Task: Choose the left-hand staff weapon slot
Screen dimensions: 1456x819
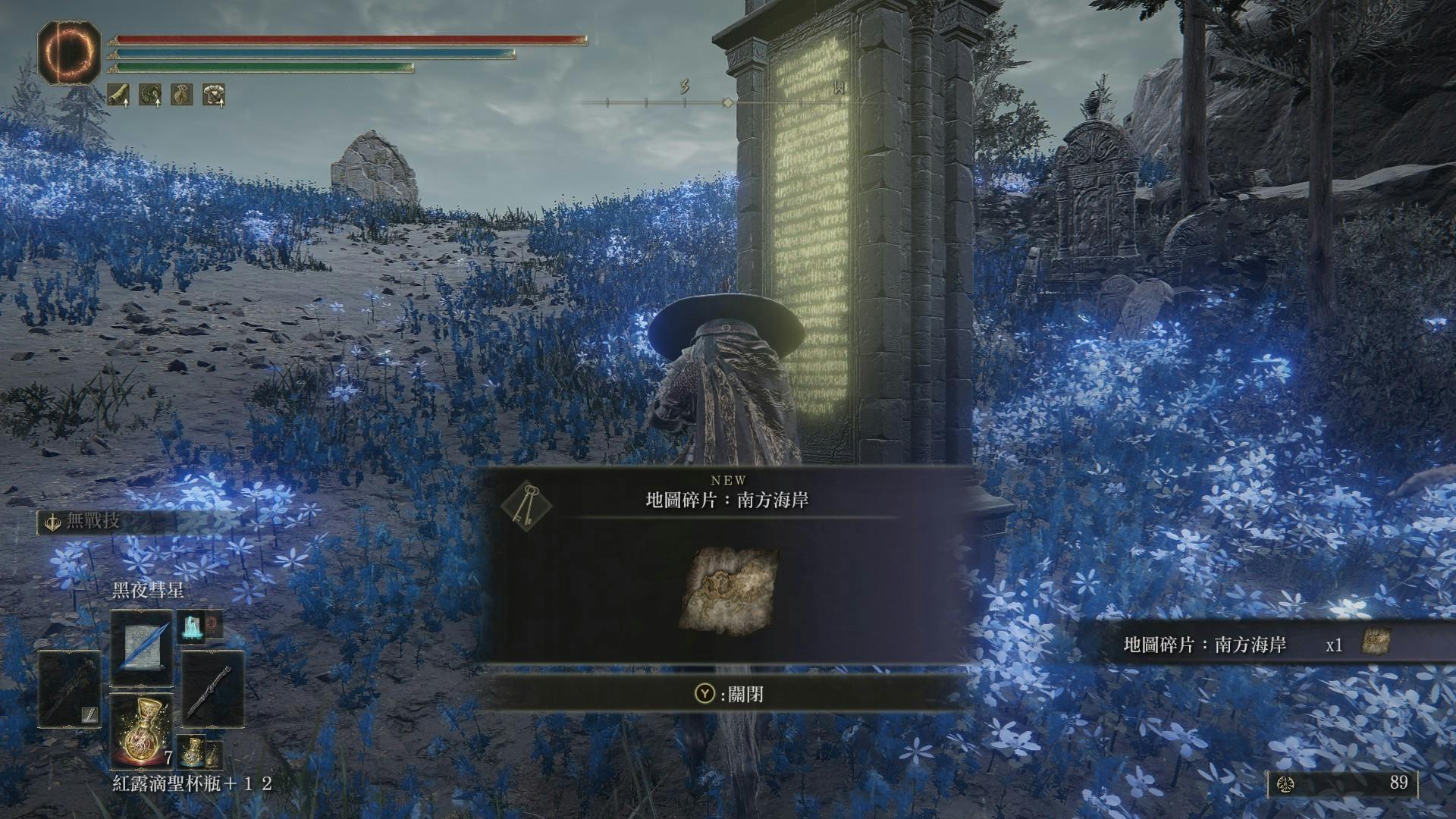Action: click(x=70, y=689)
